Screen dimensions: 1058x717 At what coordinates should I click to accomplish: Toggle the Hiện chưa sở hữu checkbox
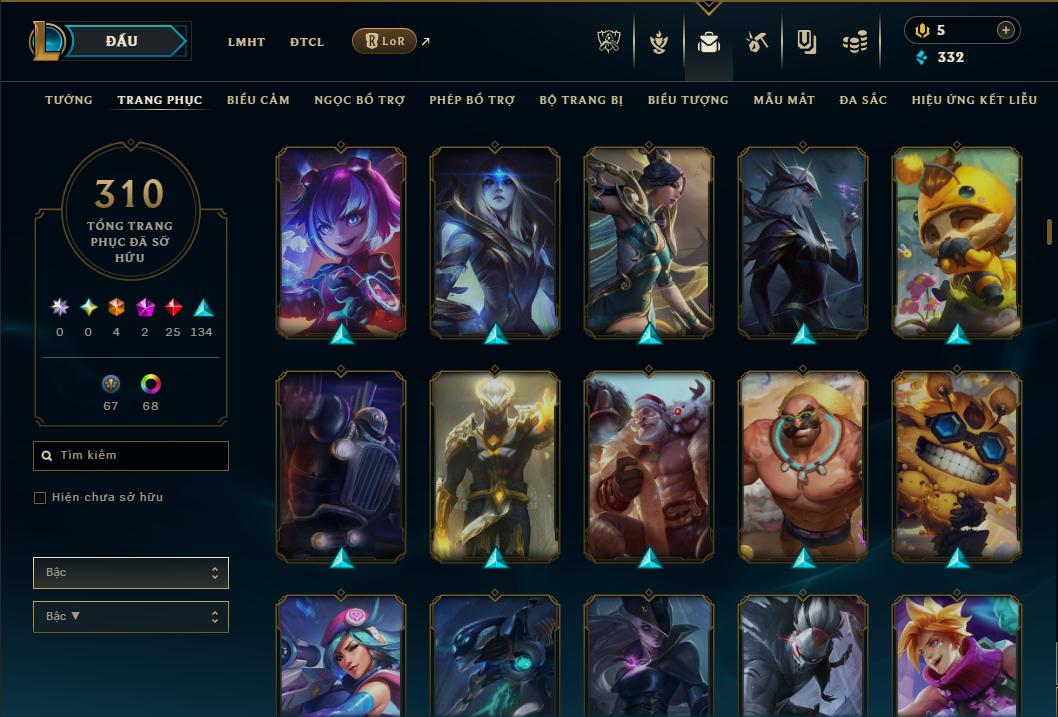pos(40,498)
